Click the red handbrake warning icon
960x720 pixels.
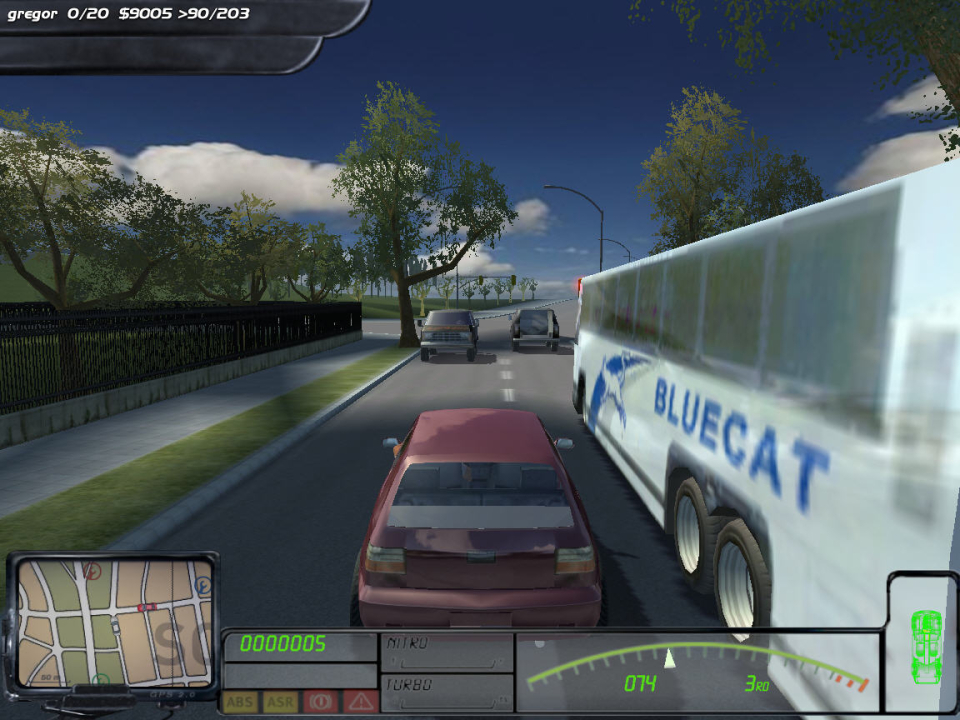click(320, 702)
